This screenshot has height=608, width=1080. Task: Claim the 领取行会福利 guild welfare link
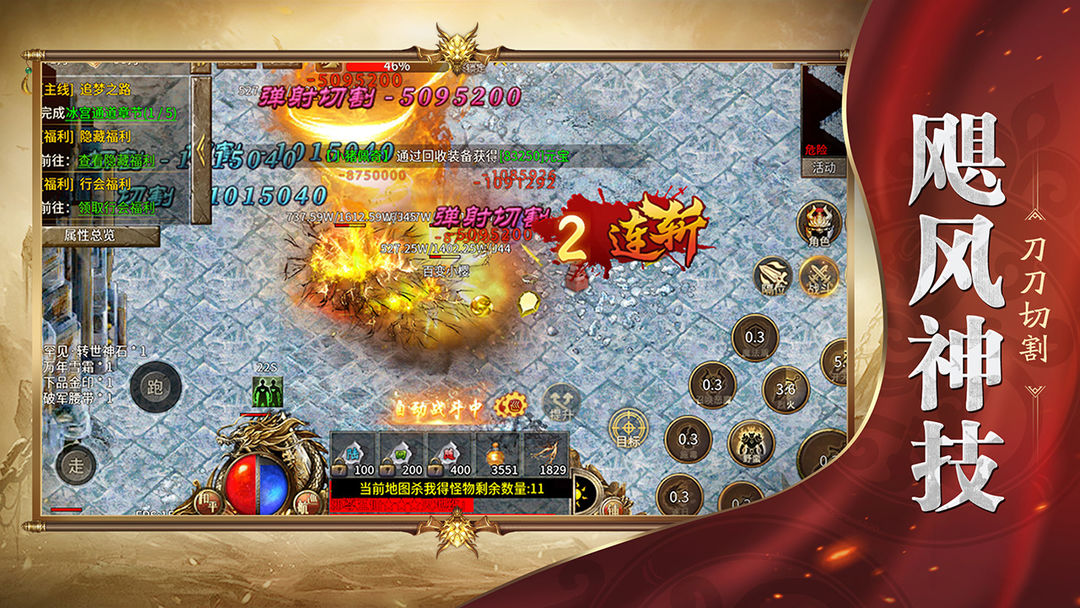[111, 208]
